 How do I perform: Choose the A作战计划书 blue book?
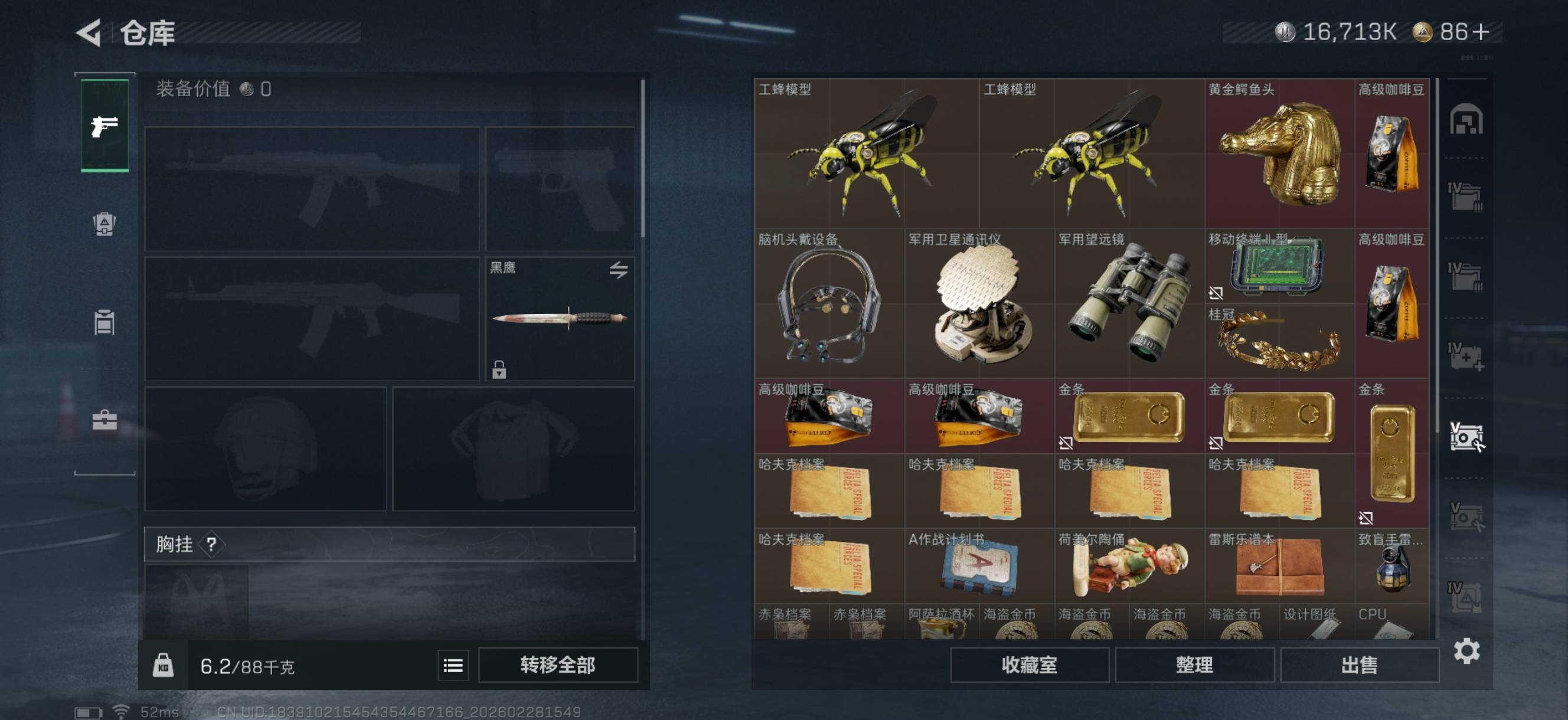(x=979, y=566)
